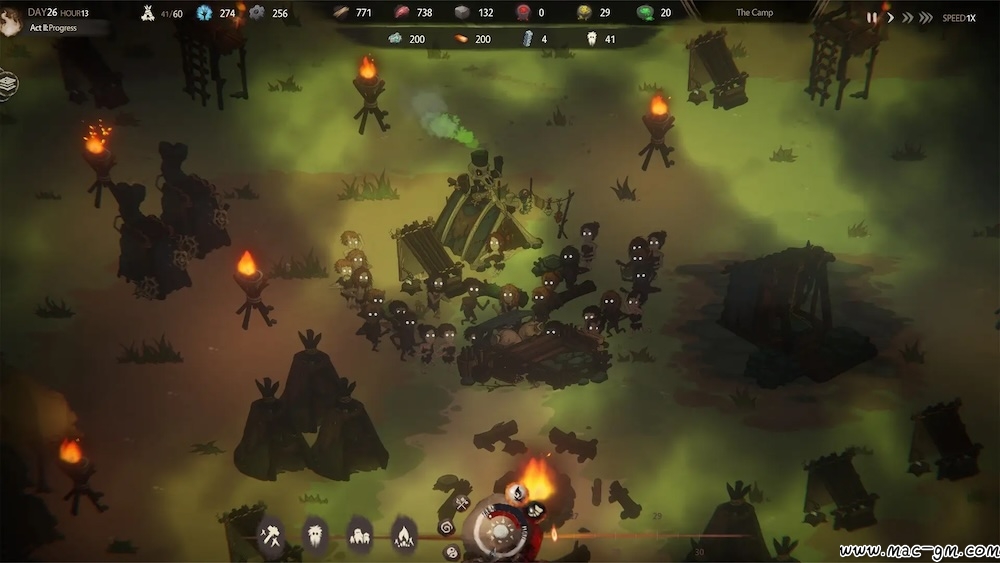Open the stacked-layers panel on the left edge
The width and height of the screenshot is (1000, 563).
[x=8, y=83]
